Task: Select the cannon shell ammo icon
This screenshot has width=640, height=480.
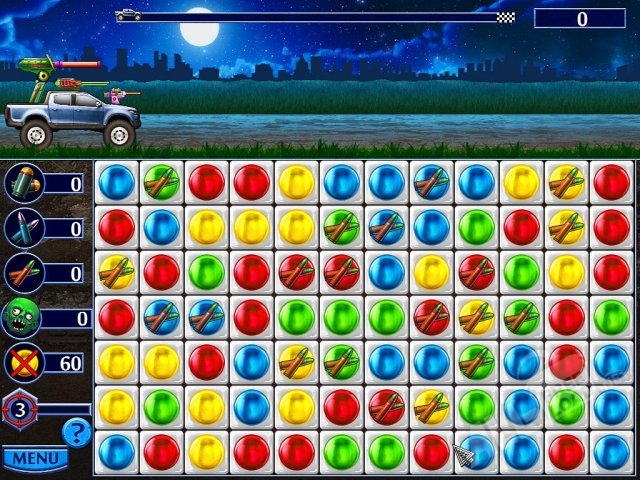Action: 21,183
